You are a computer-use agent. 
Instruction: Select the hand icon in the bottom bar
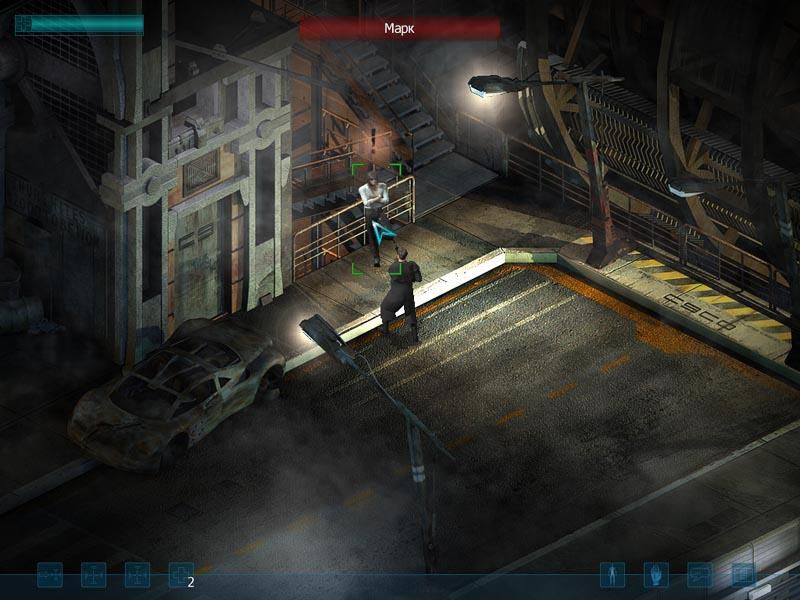(x=656, y=574)
